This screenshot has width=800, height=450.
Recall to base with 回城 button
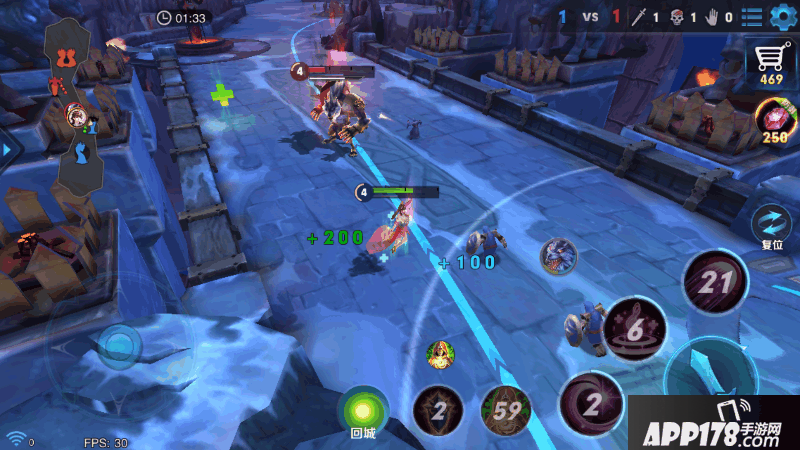(362, 411)
